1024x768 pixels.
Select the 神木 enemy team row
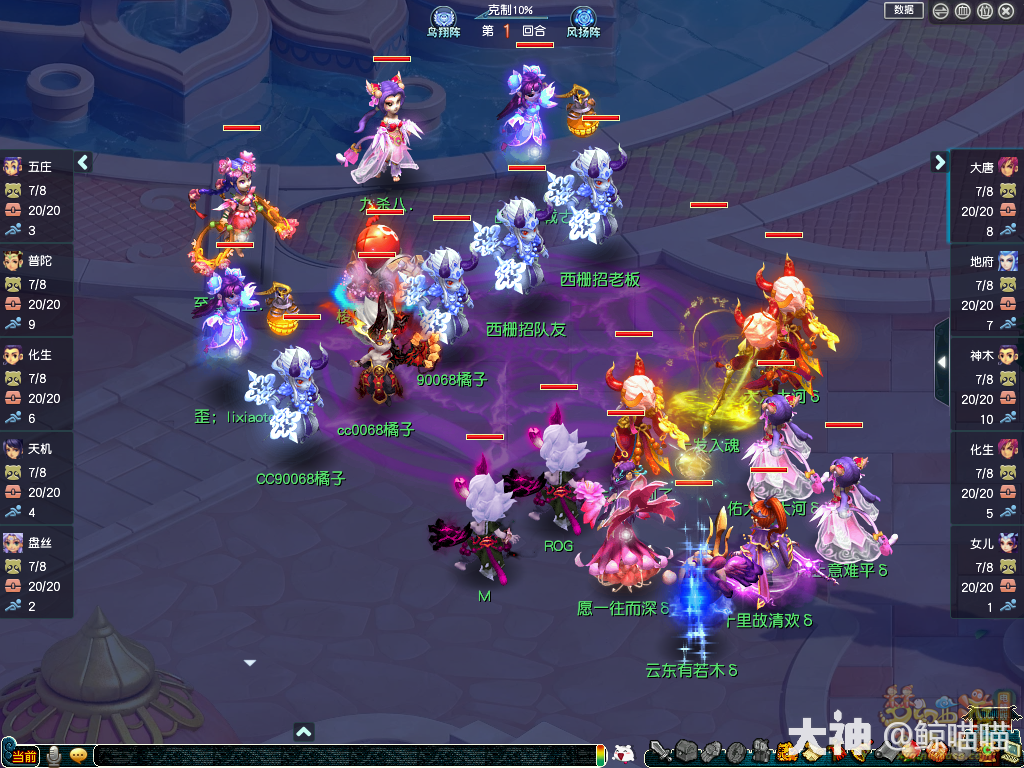987,385
